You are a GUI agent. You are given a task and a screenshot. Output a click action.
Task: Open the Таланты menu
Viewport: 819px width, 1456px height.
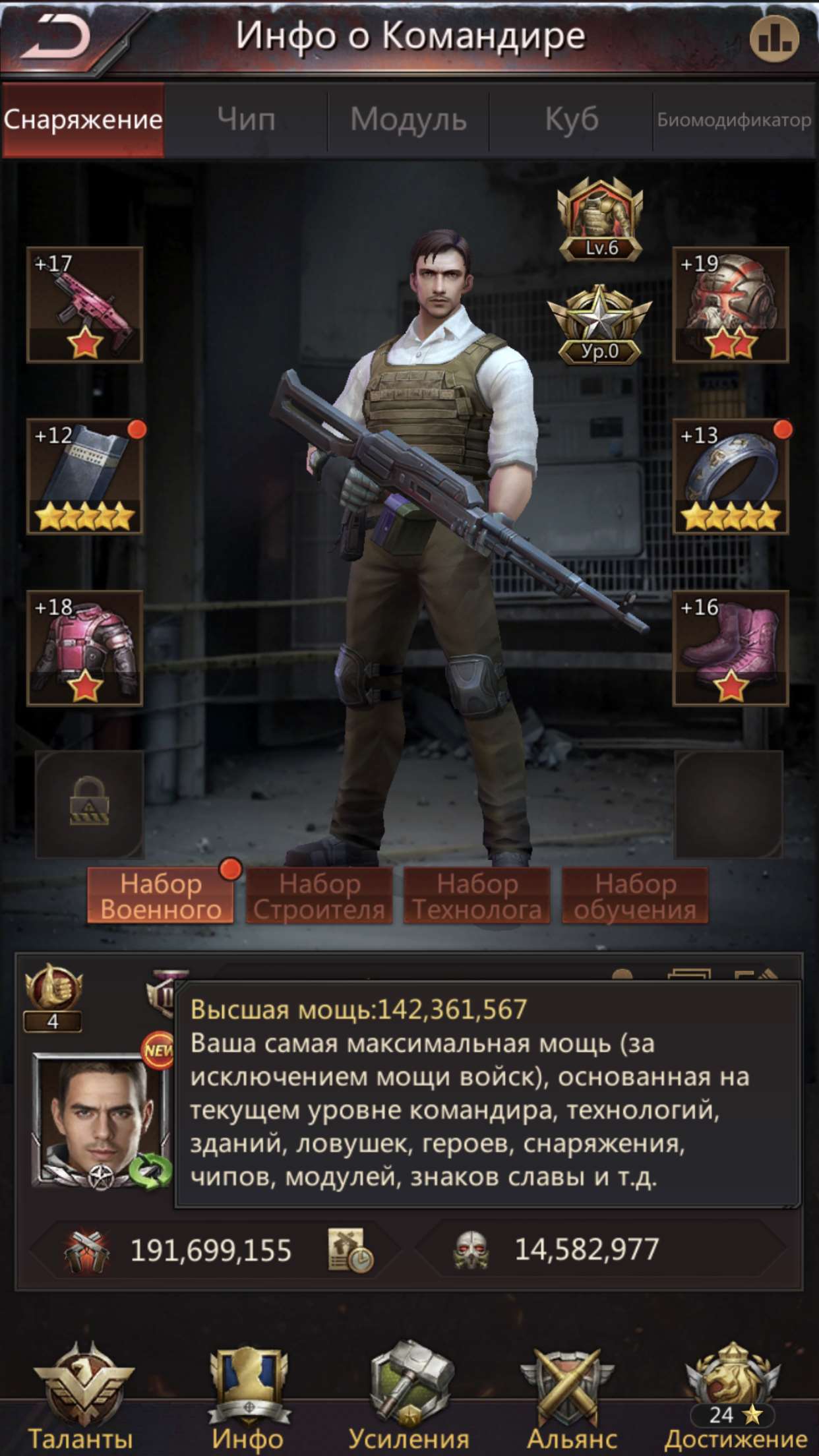(x=82, y=1398)
